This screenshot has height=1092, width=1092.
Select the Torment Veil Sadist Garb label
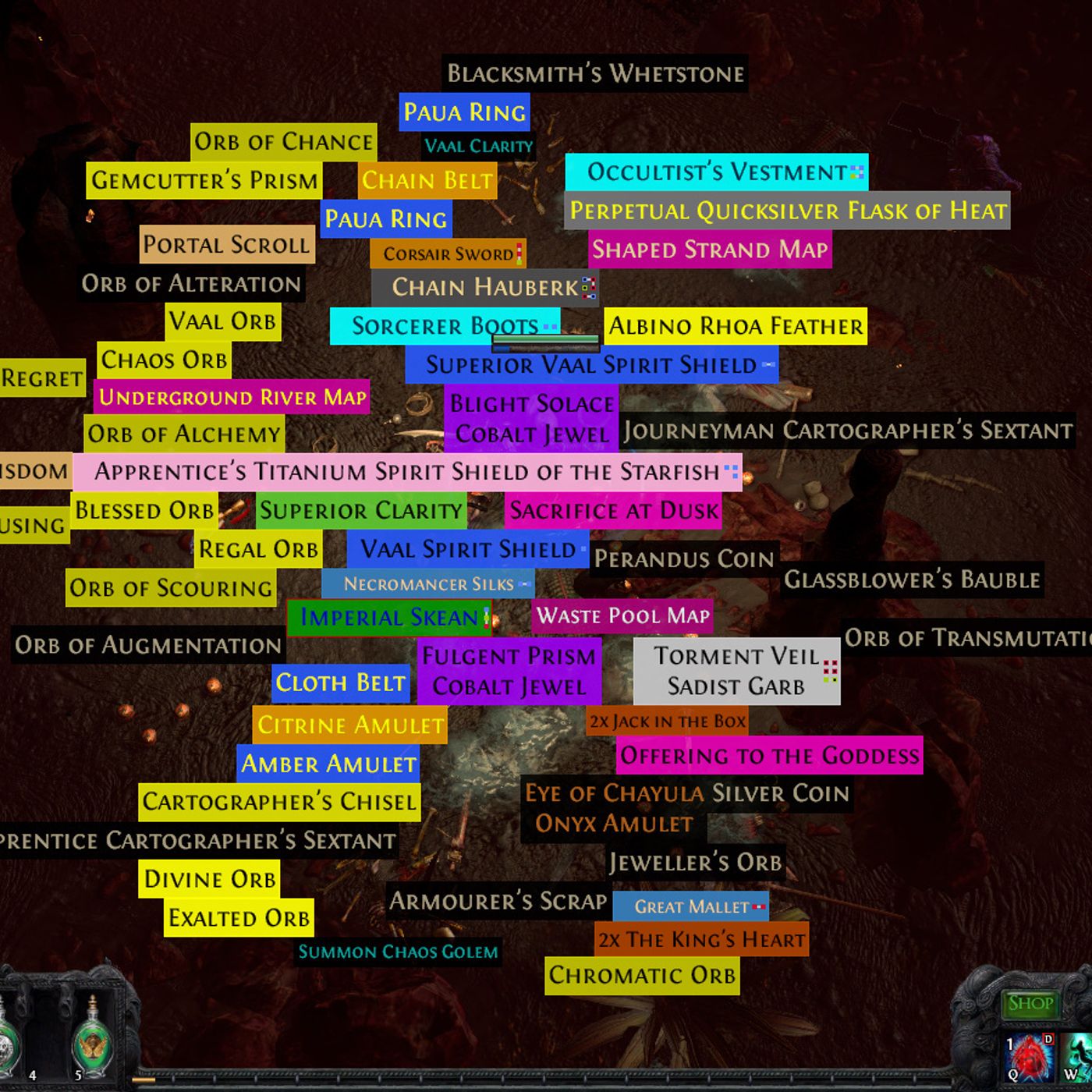pyautogui.click(x=736, y=671)
